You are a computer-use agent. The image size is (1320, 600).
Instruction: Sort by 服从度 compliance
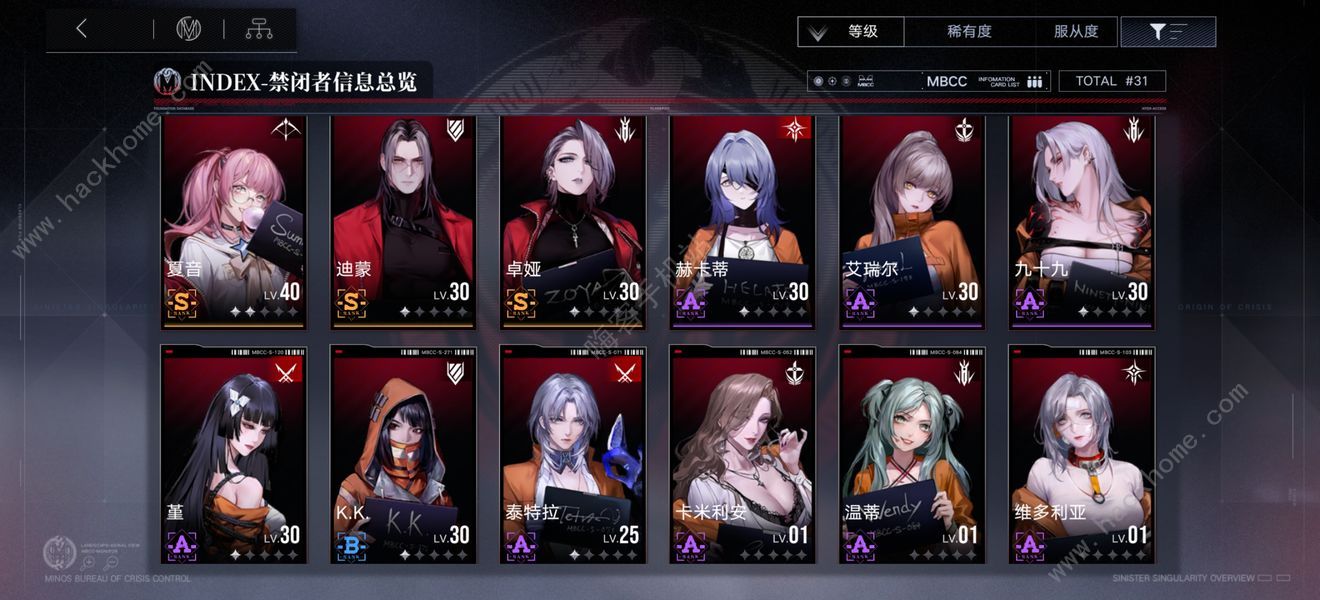[x=1076, y=31]
